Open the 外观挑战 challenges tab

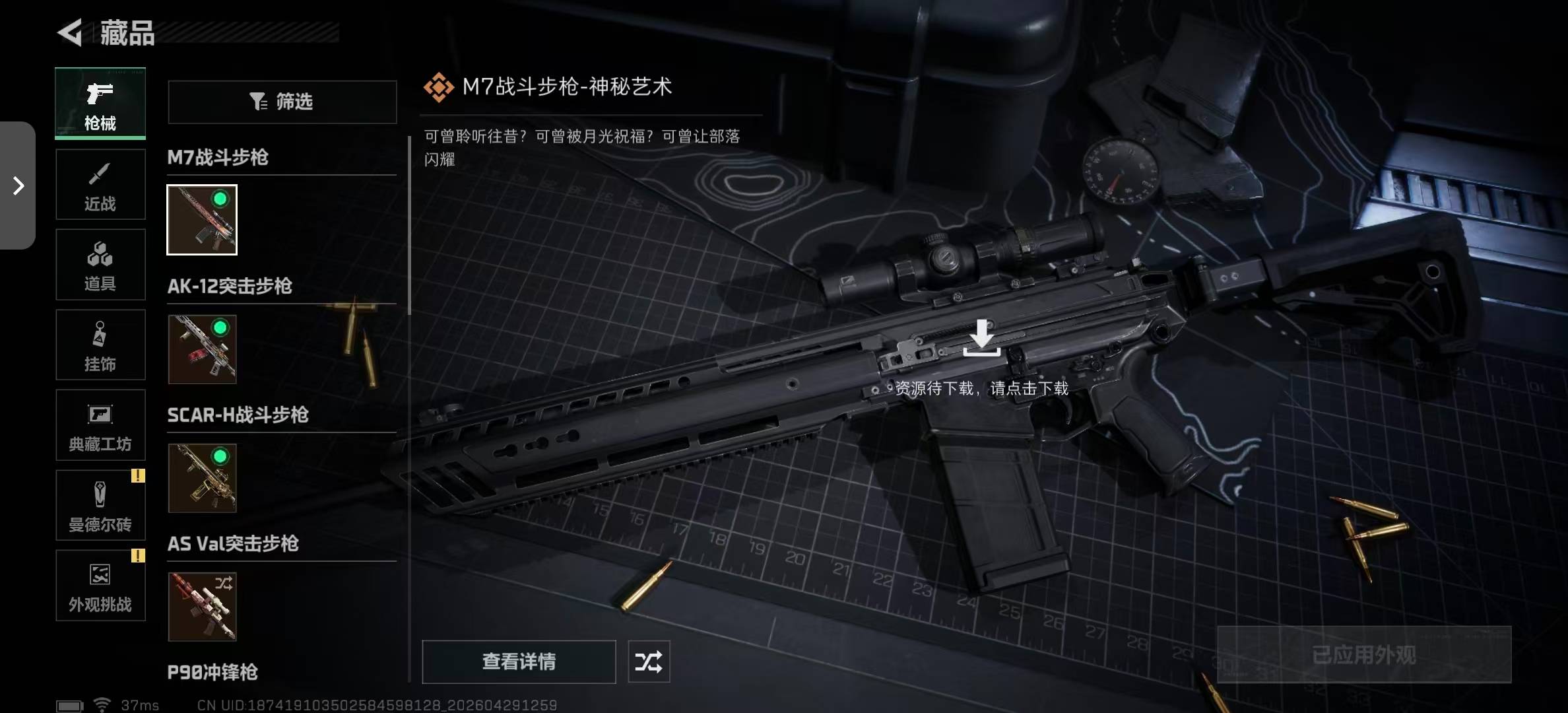click(100, 586)
